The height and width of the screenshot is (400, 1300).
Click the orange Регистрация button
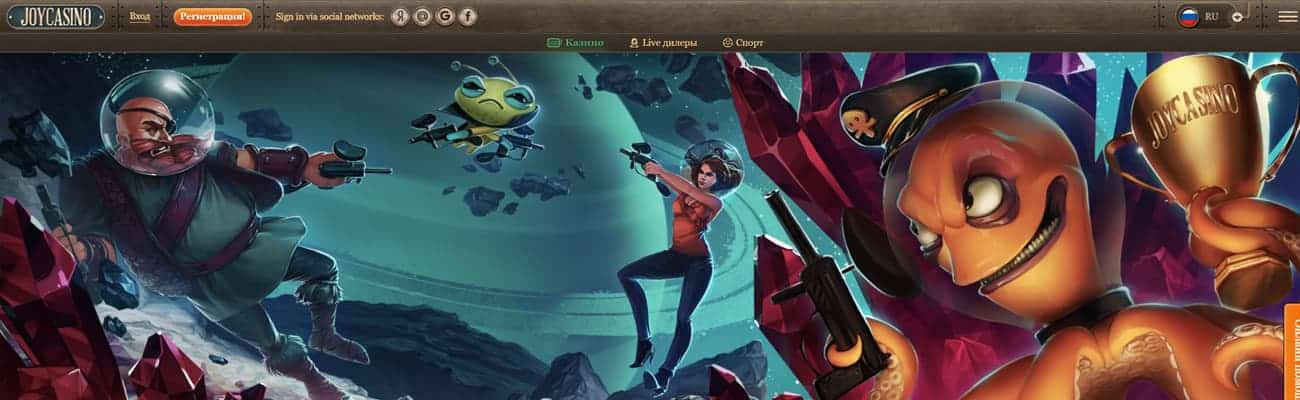[x=212, y=17]
